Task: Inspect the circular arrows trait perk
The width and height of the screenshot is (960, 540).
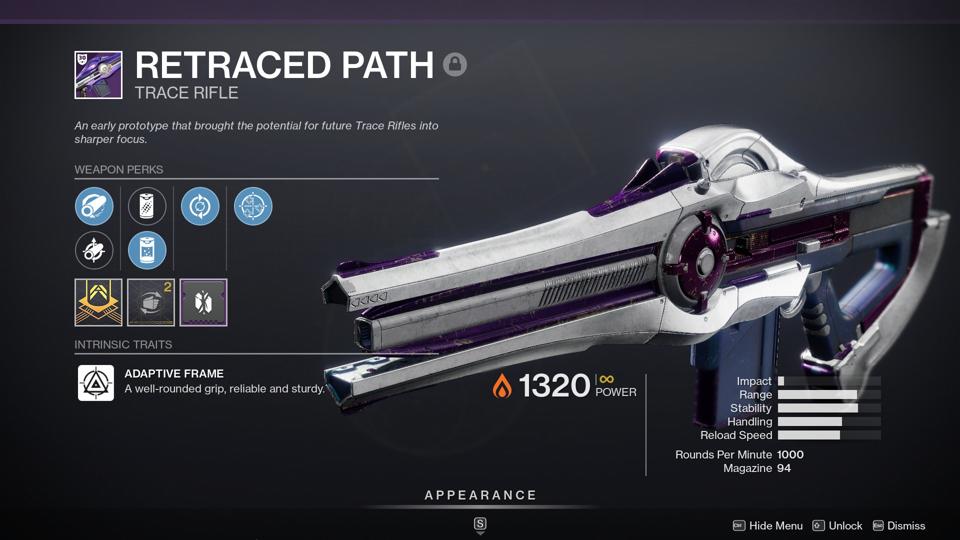Action: 200,207
